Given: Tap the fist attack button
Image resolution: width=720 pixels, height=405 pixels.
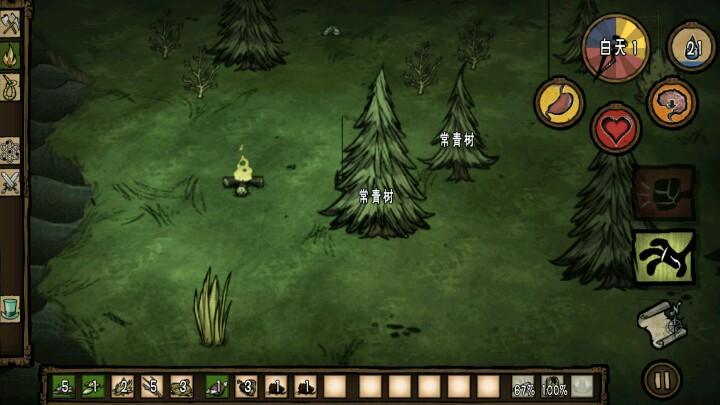Looking at the screenshot, I should coord(664,193).
